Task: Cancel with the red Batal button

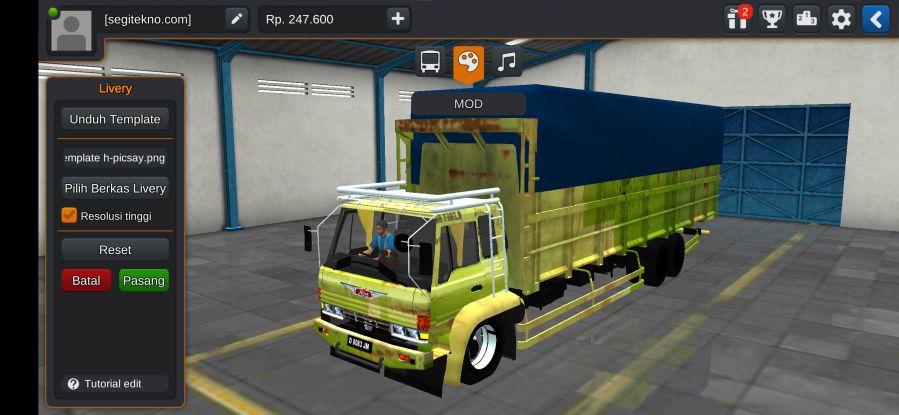Action: [86, 281]
